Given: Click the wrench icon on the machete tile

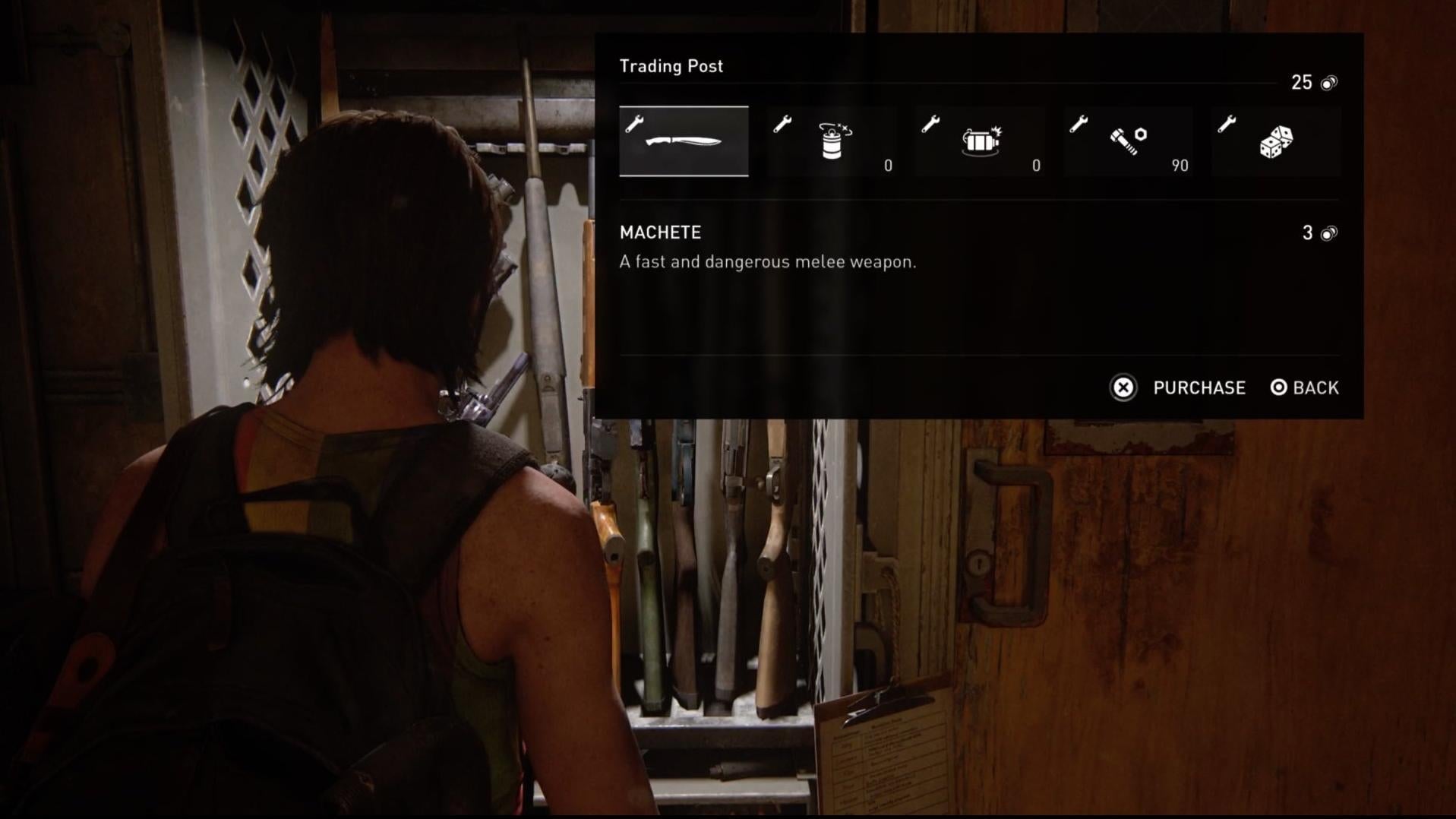Looking at the screenshot, I should [x=635, y=122].
